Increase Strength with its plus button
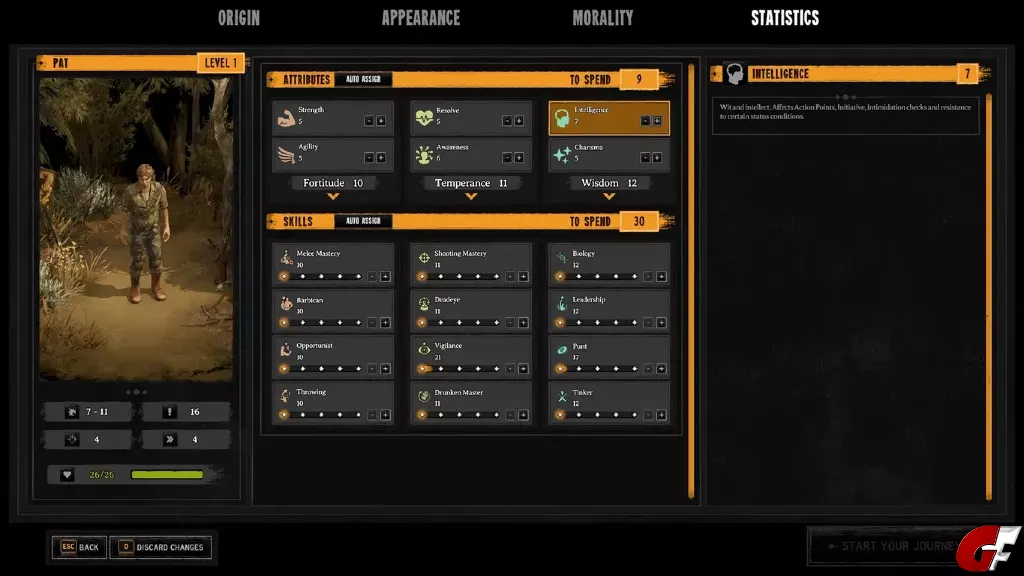The height and width of the screenshot is (576, 1024). (x=381, y=121)
